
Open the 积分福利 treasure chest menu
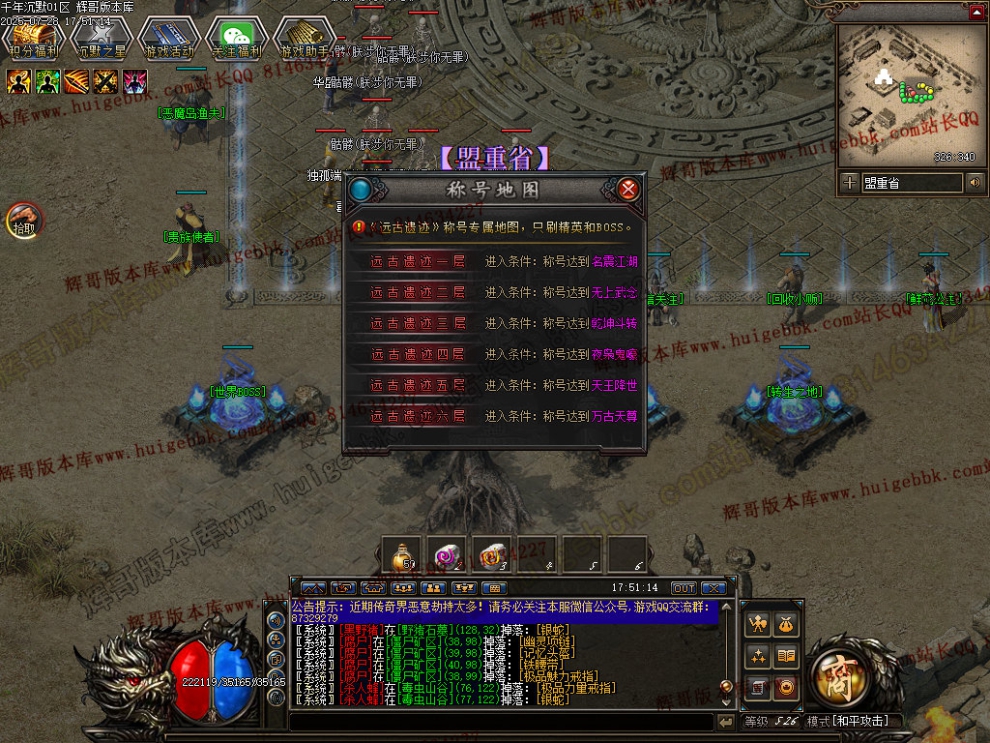[33, 37]
